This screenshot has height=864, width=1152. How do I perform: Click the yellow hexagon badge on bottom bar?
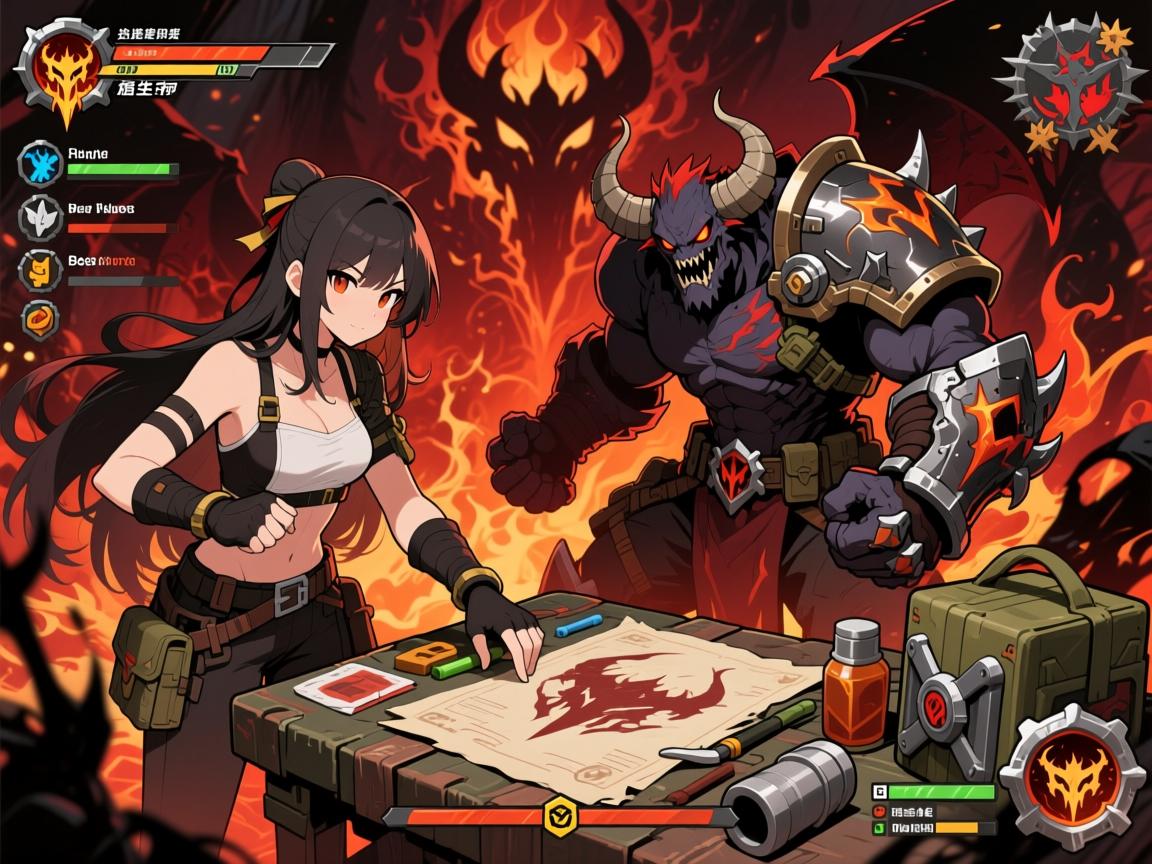point(560,816)
